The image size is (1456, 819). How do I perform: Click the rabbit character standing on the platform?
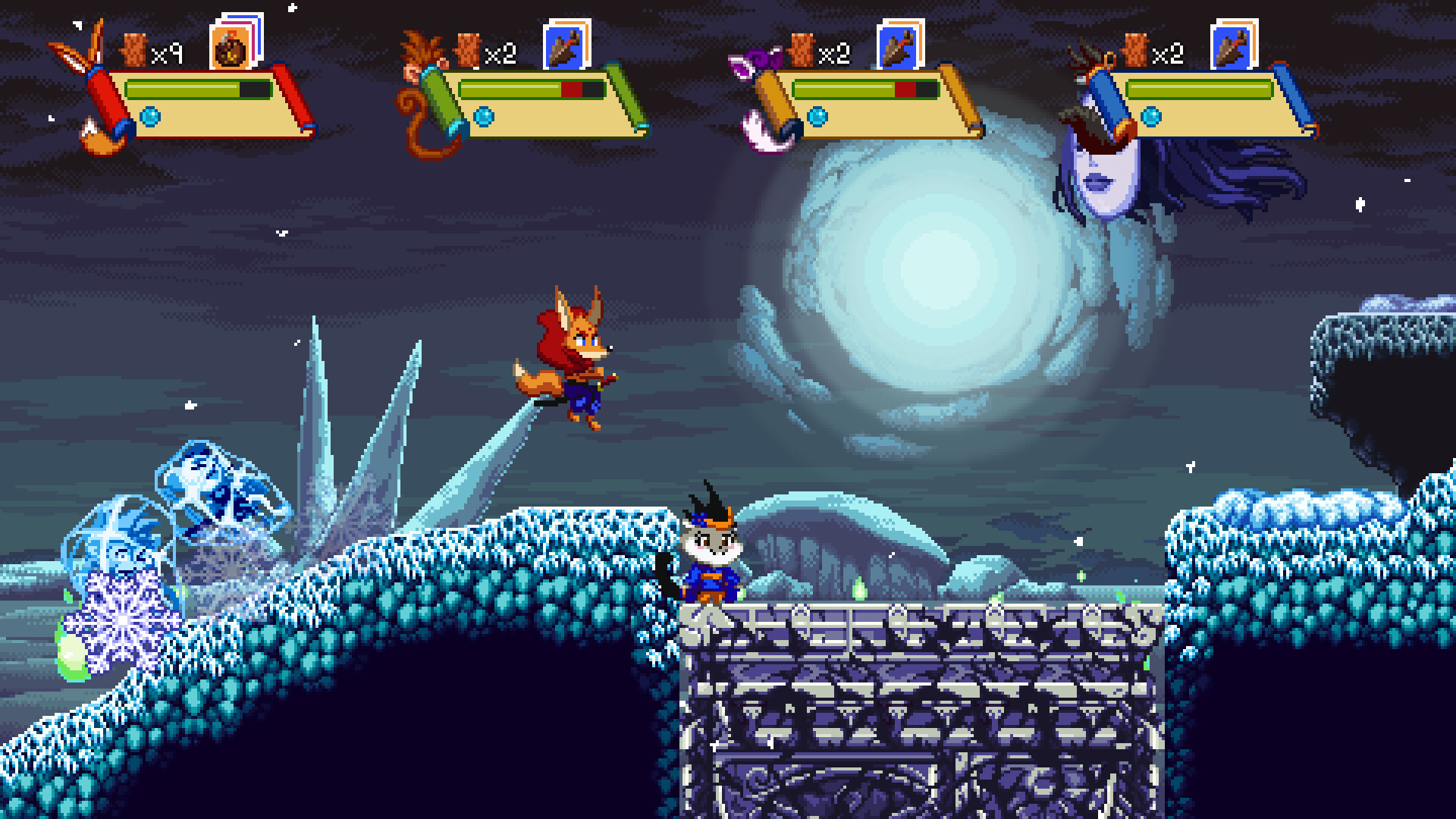[x=713, y=557]
